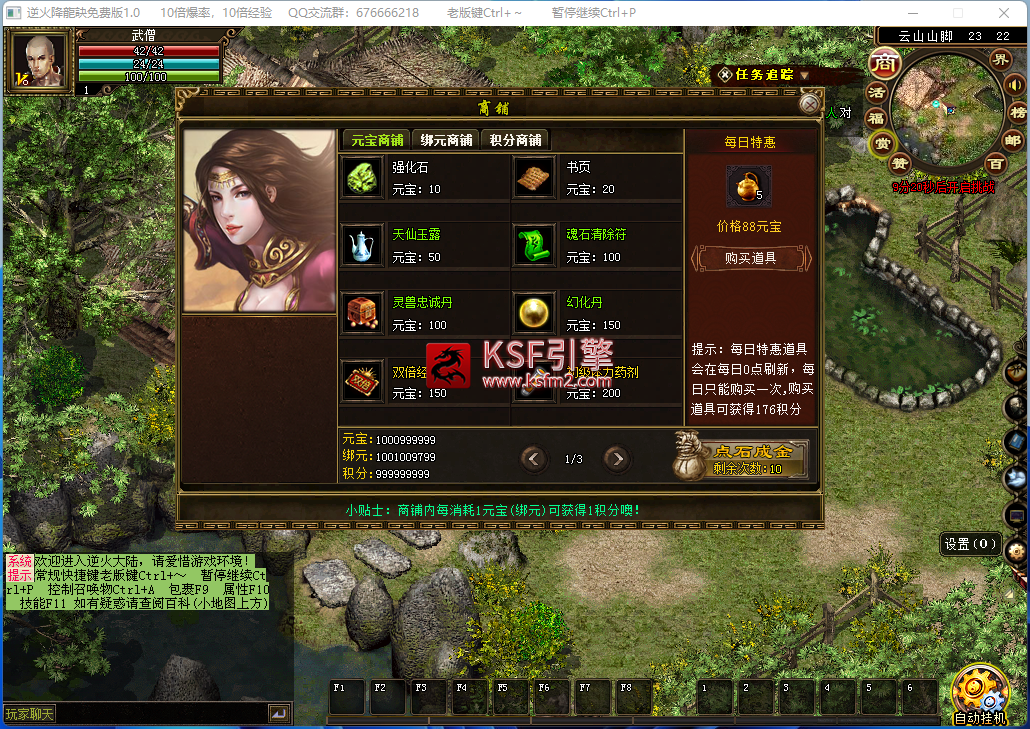Go to the previous shop page
Screen dimensions: 1030x729
click(534, 459)
